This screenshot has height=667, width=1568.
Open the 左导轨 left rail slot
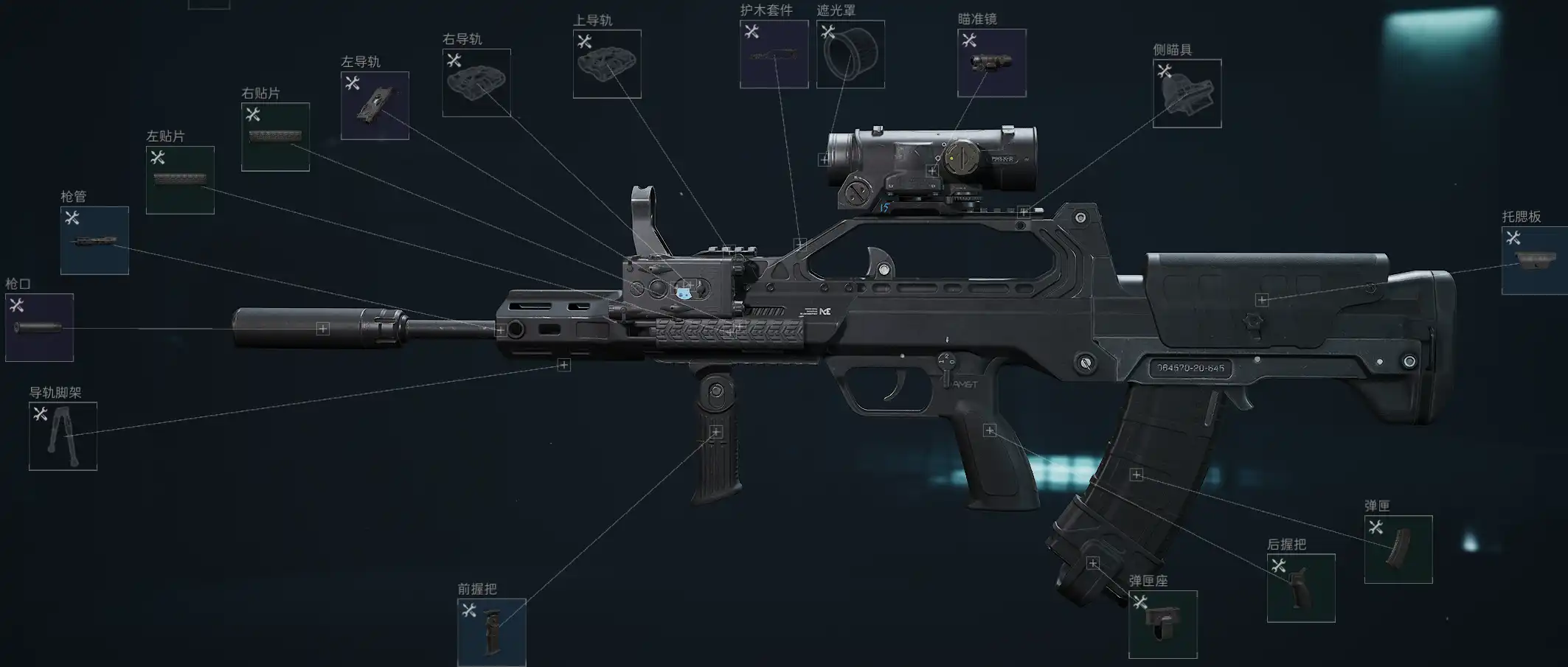click(375, 105)
